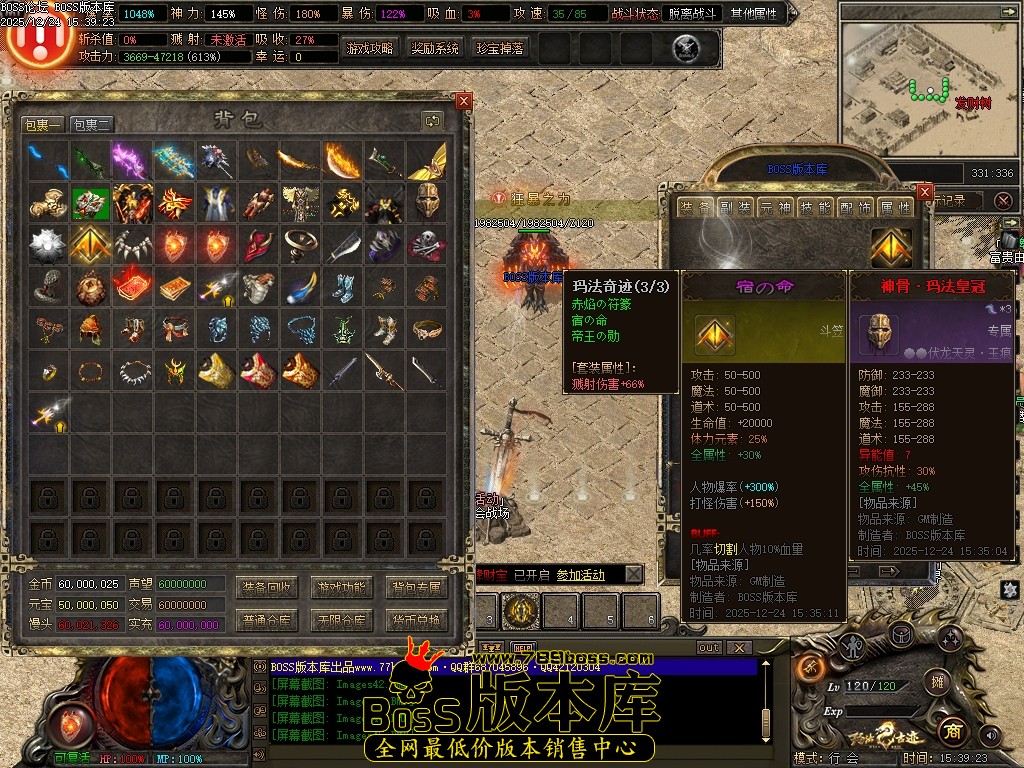Open 货币兑换 currency exchange
The image size is (1024, 768).
click(415, 621)
